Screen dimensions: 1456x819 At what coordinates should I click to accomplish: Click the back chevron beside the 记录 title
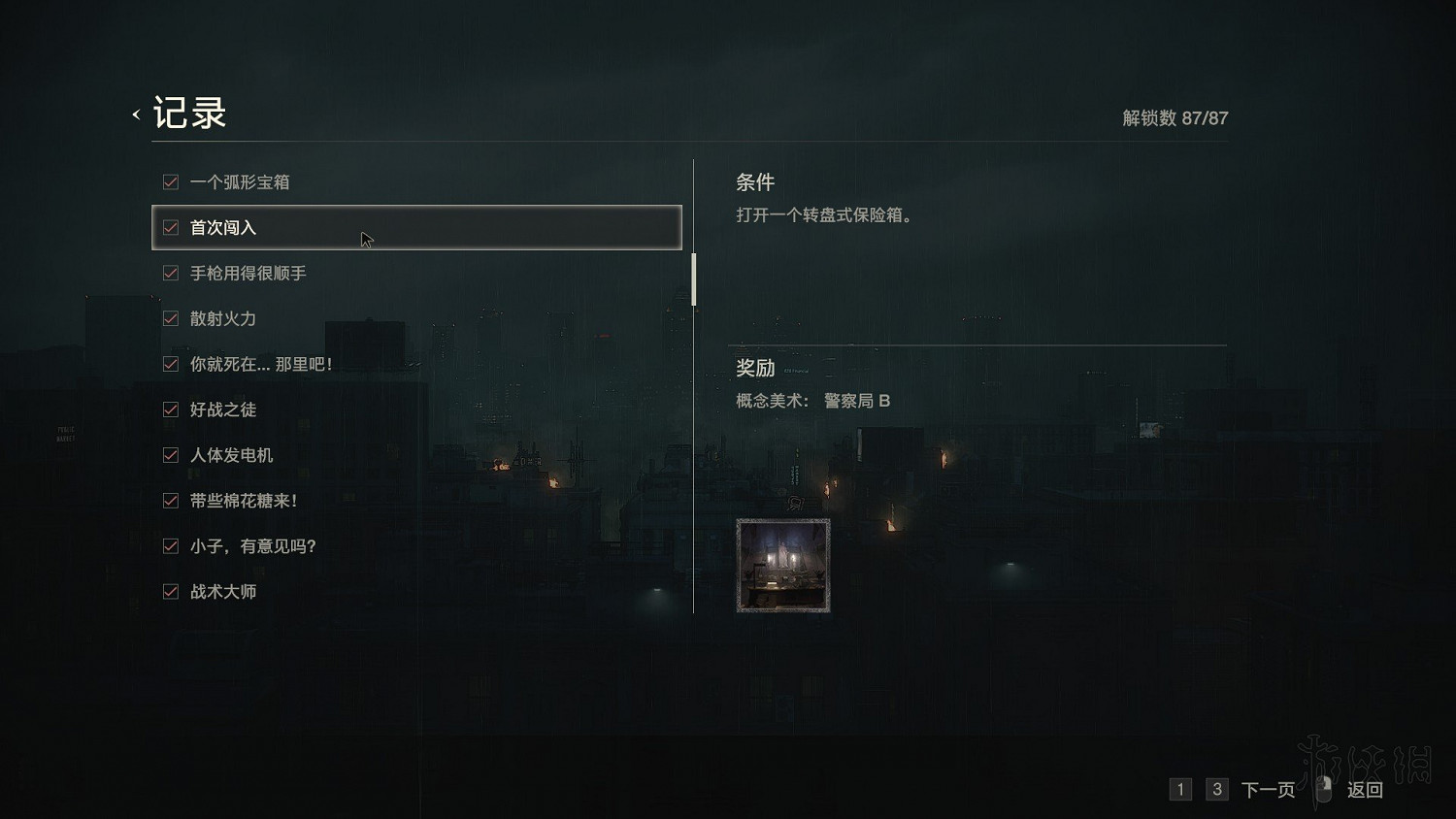point(135,114)
